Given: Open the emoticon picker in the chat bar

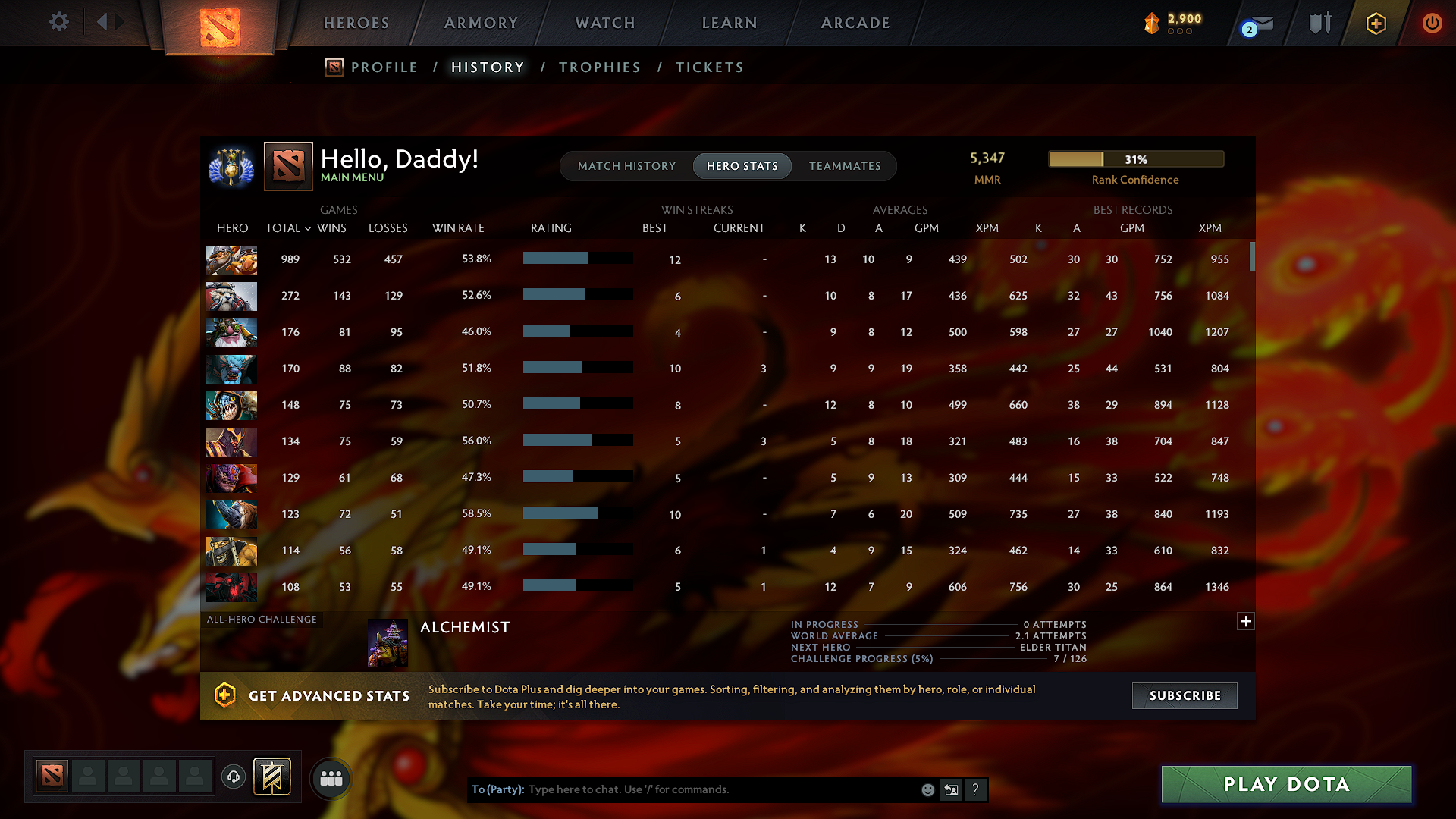Looking at the screenshot, I should point(927,789).
